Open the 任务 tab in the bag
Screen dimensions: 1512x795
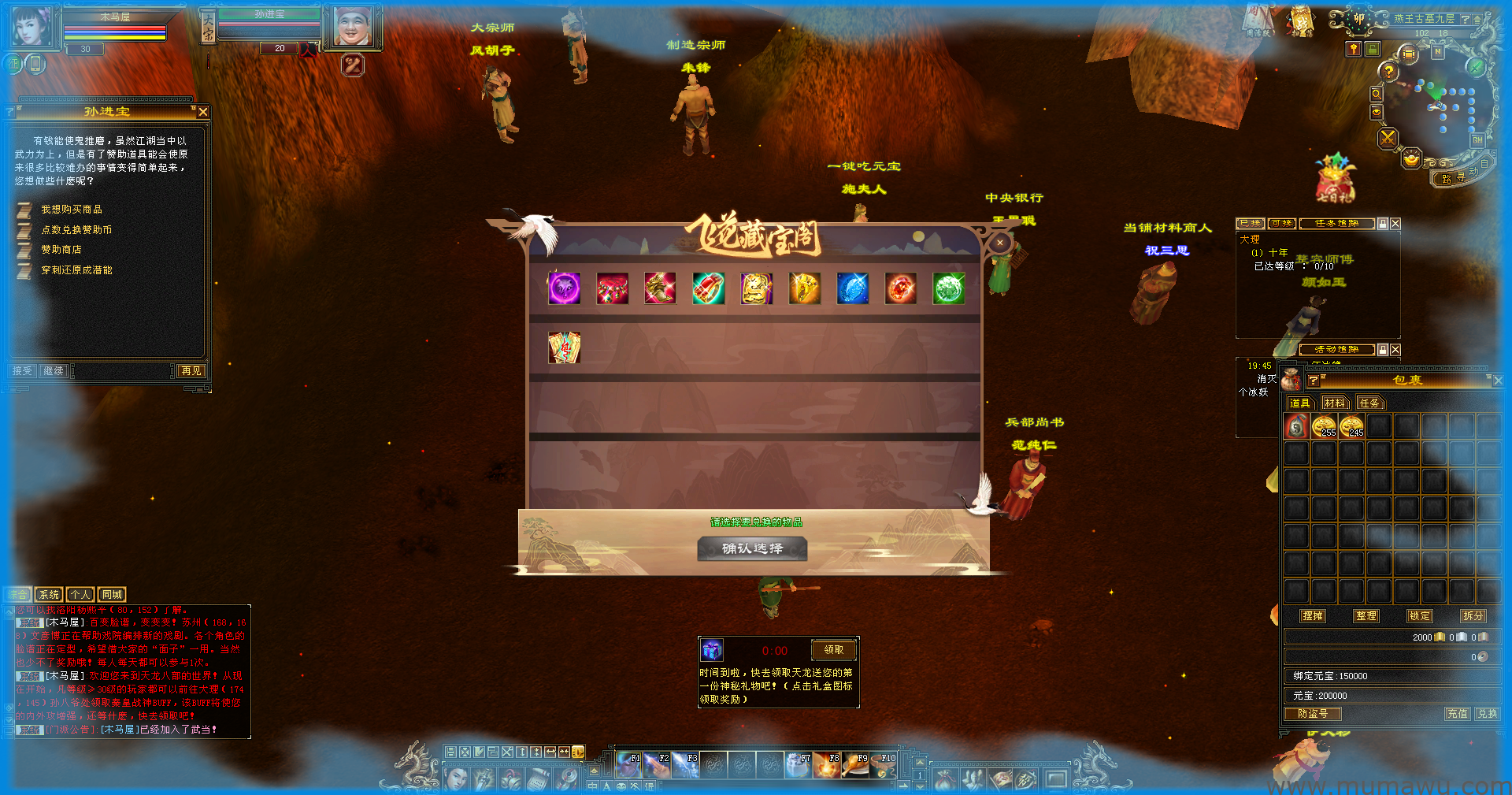click(x=1369, y=403)
